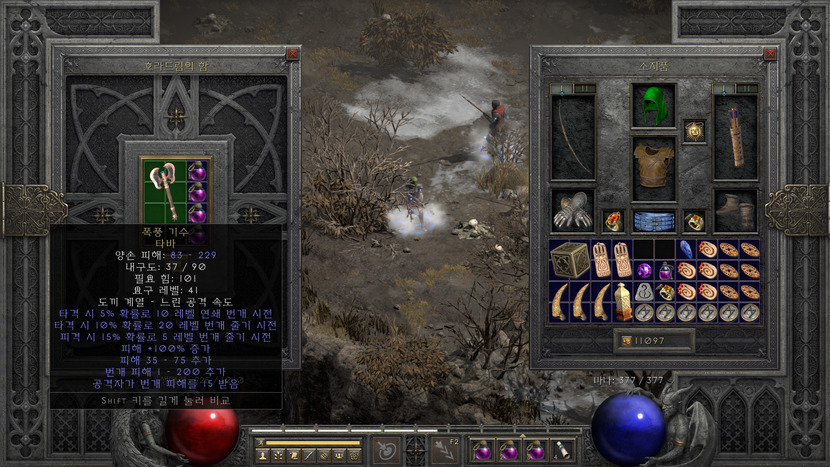Select the equipped arrow quiver
This screenshot has width=830, height=467.
click(x=735, y=138)
